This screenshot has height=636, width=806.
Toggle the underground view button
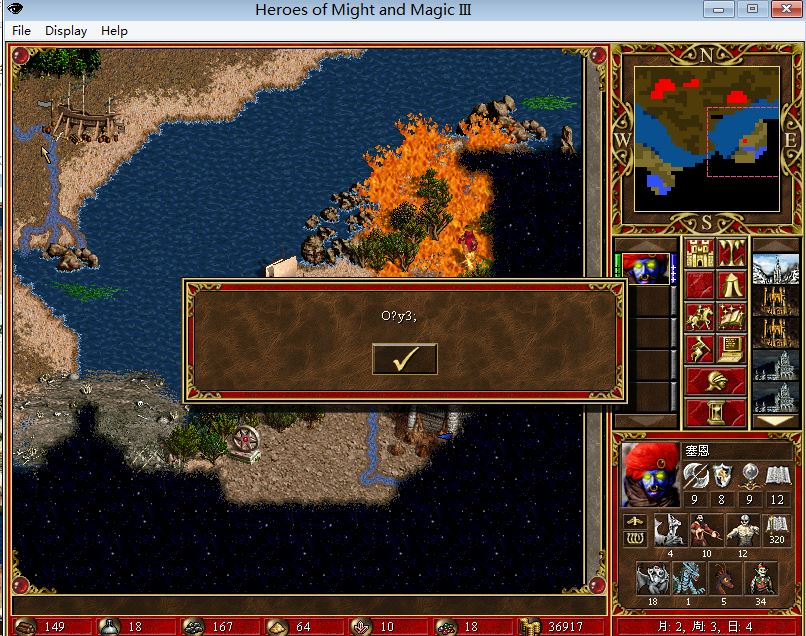click(x=731, y=254)
